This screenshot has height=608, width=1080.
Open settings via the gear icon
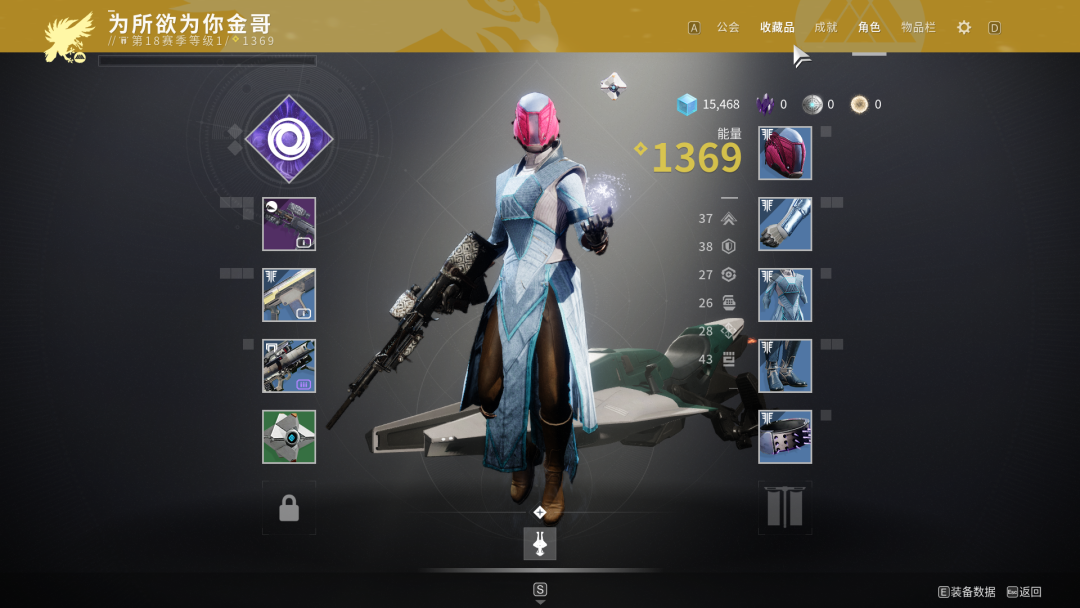pos(964,27)
